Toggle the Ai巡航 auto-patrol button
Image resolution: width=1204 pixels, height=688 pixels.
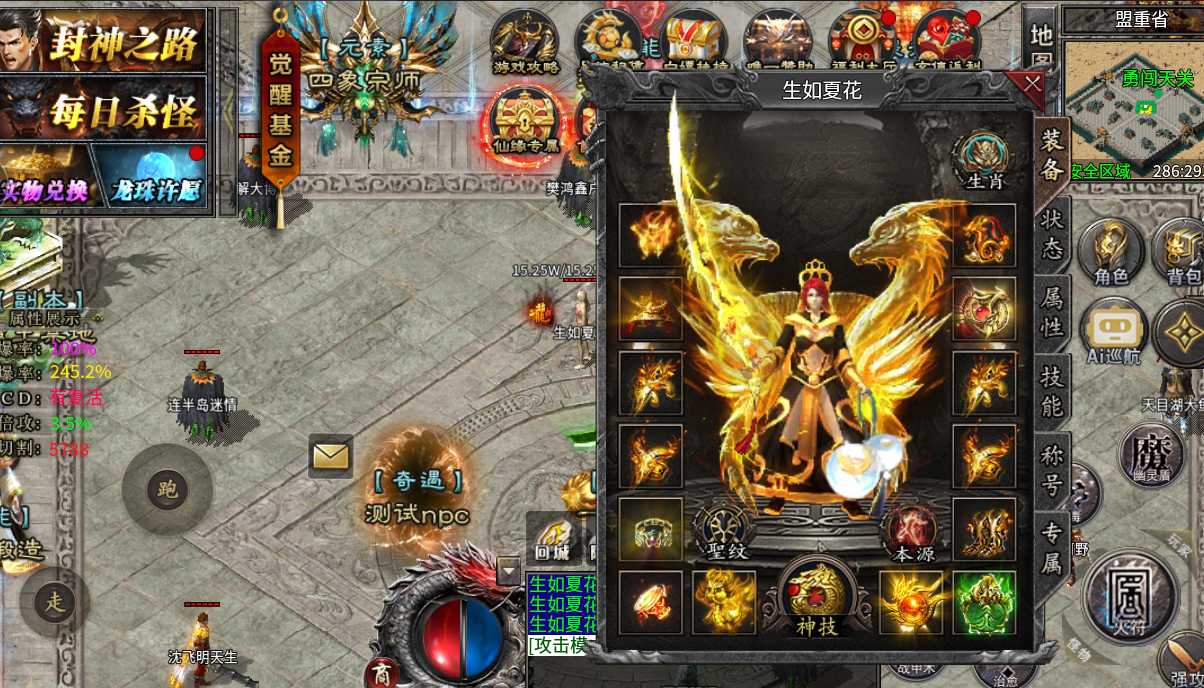point(1113,332)
